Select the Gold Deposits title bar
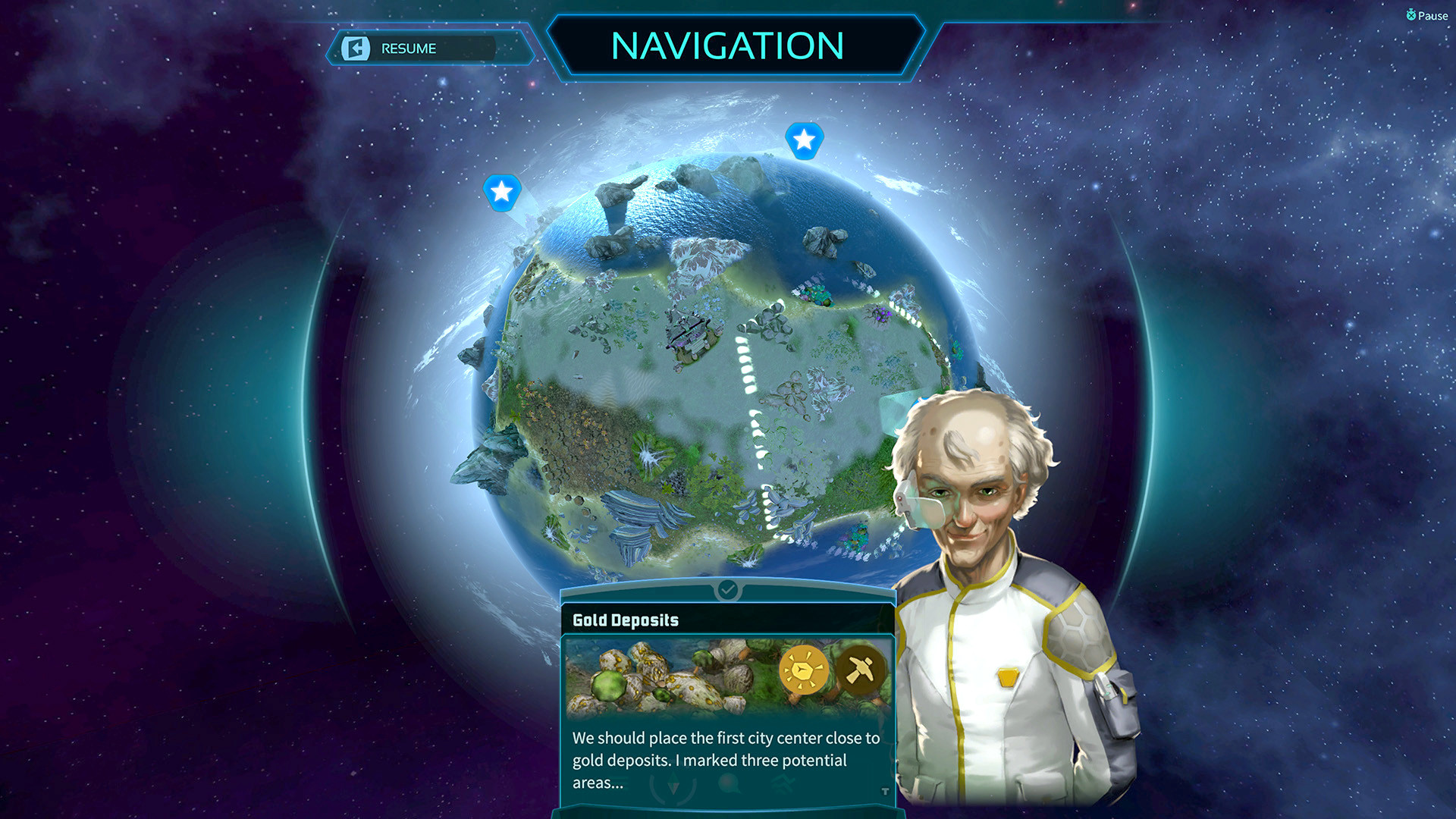This screenshot has width=1456, height=819. 626,620
